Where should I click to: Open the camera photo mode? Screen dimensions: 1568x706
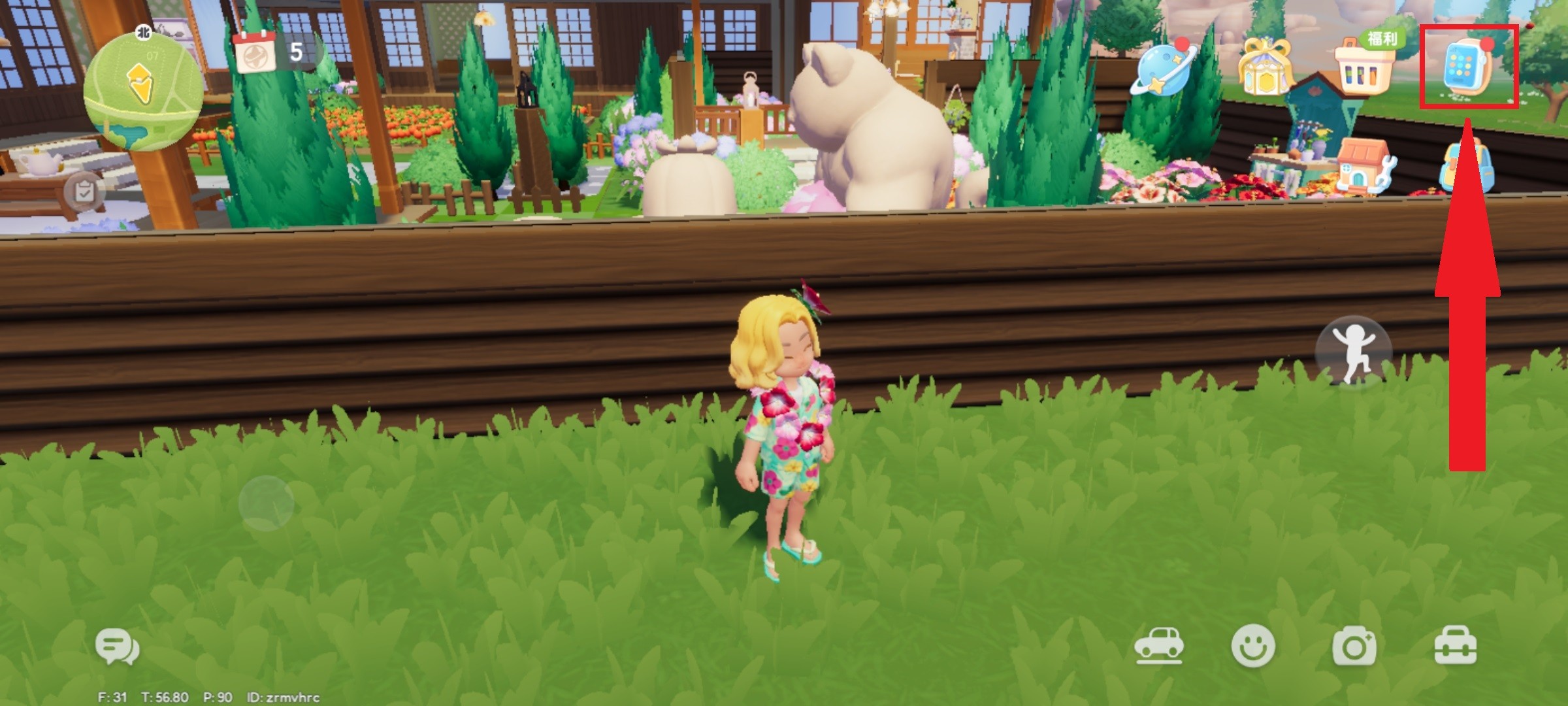point(1354,647)
